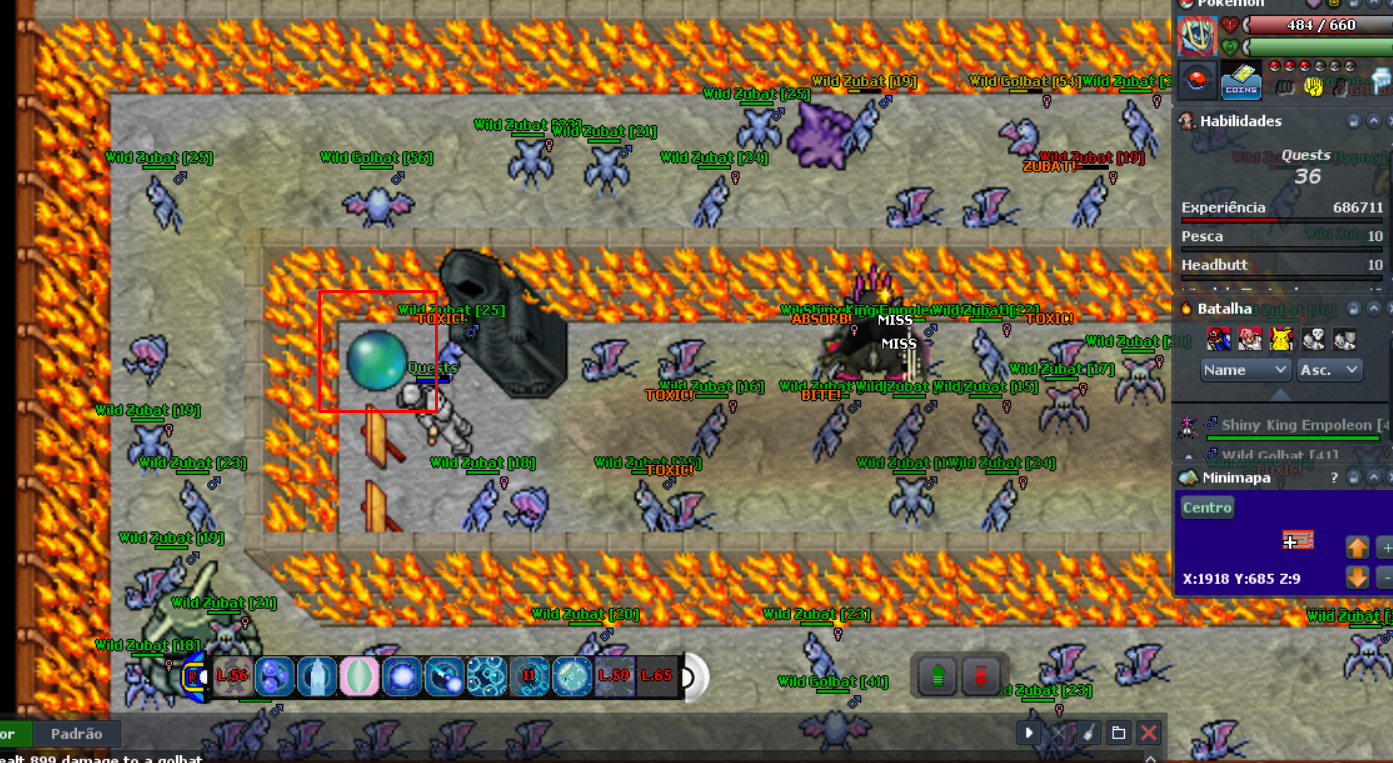Screen dimensions: 1393x763
Task: Open the Asc. order dropdown
Action: pos(1330,370)
